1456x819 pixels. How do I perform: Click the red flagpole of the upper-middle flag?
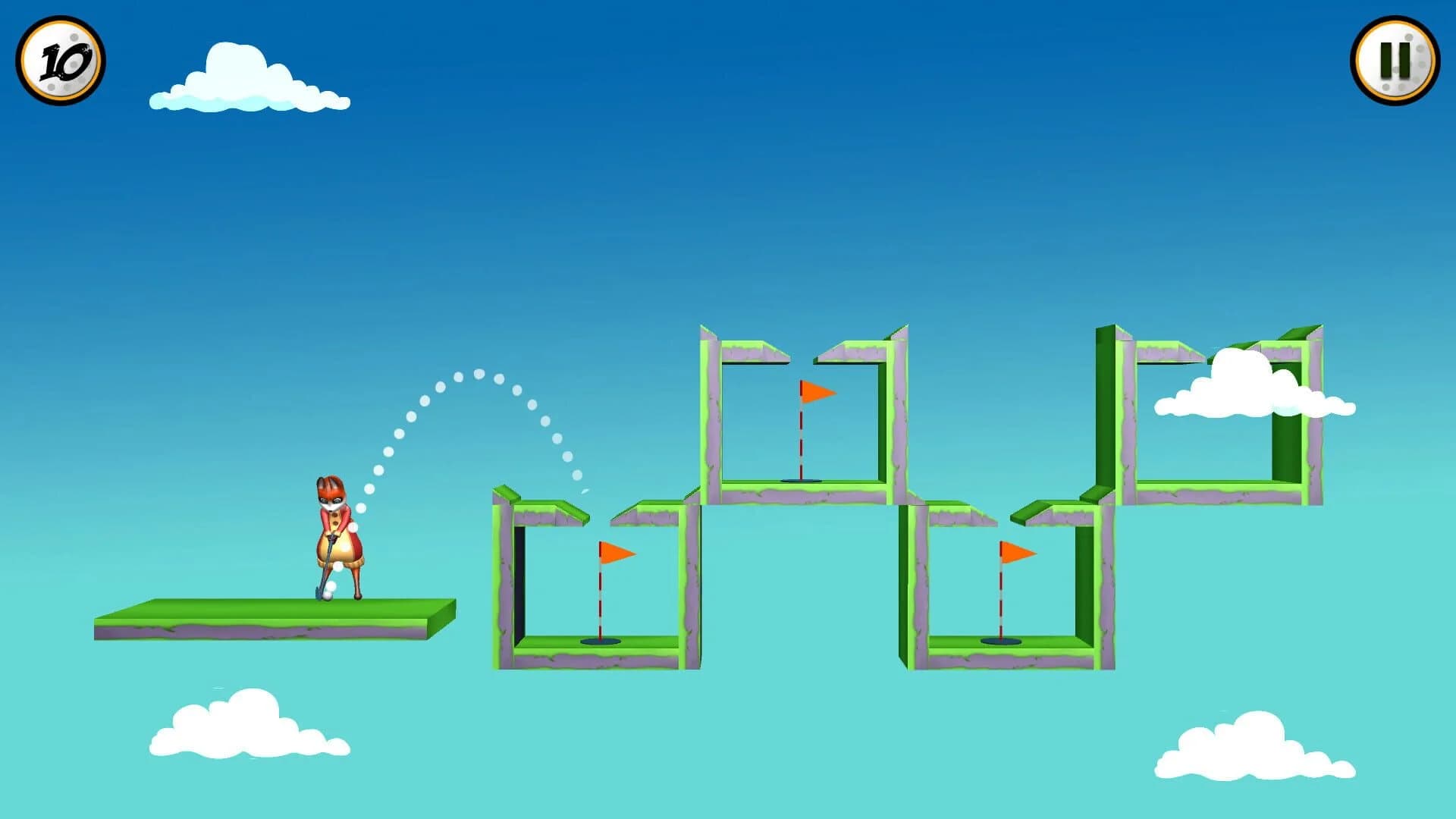pos(801,440)
